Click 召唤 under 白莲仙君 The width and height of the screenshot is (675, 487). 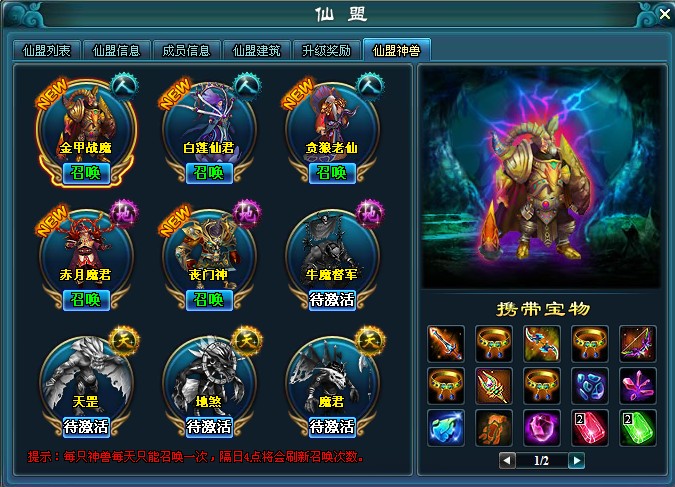pyautogui.click(x=208, y=172)
